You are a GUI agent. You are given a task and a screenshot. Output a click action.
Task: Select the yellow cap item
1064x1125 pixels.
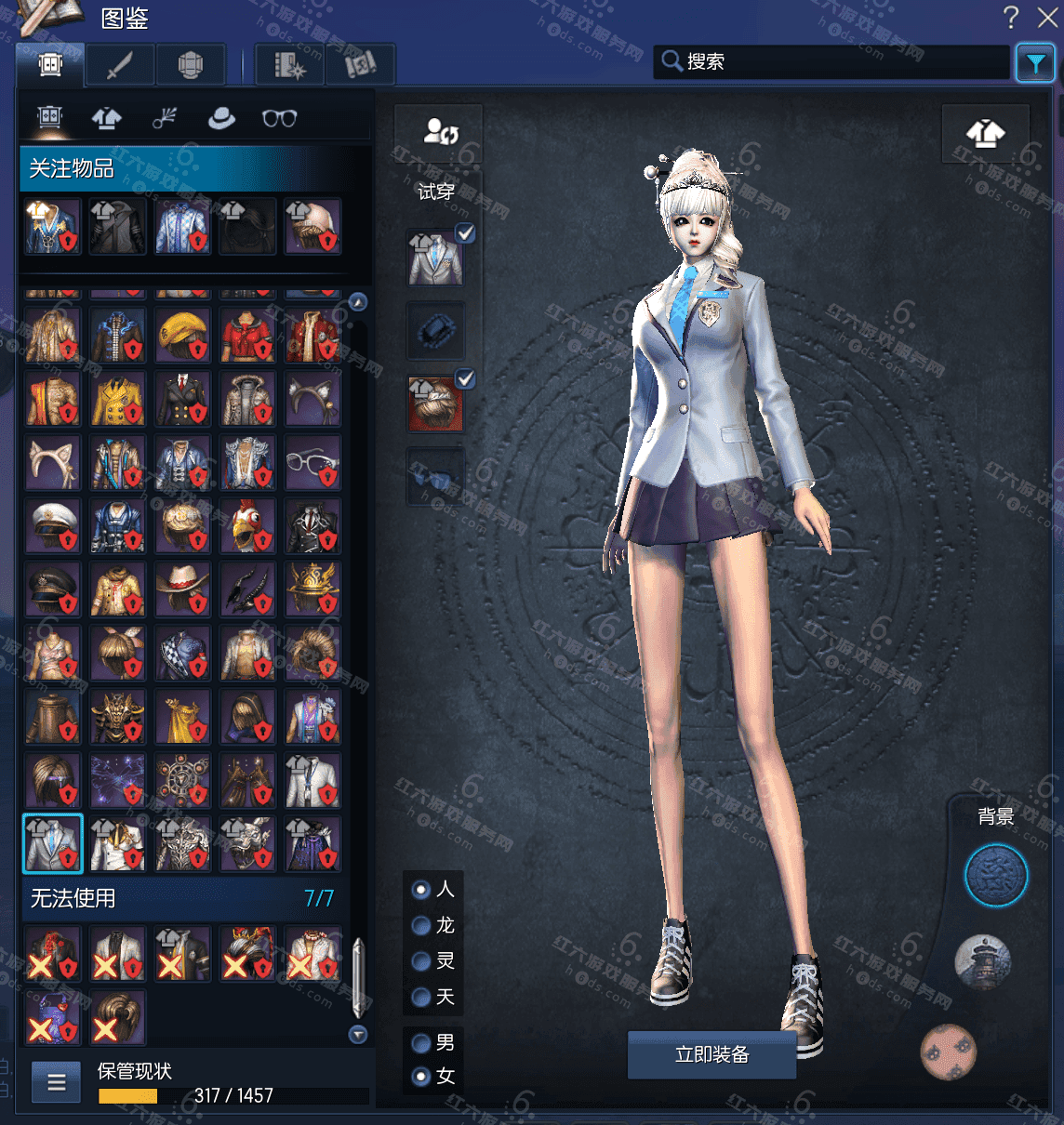coord(183,336)
